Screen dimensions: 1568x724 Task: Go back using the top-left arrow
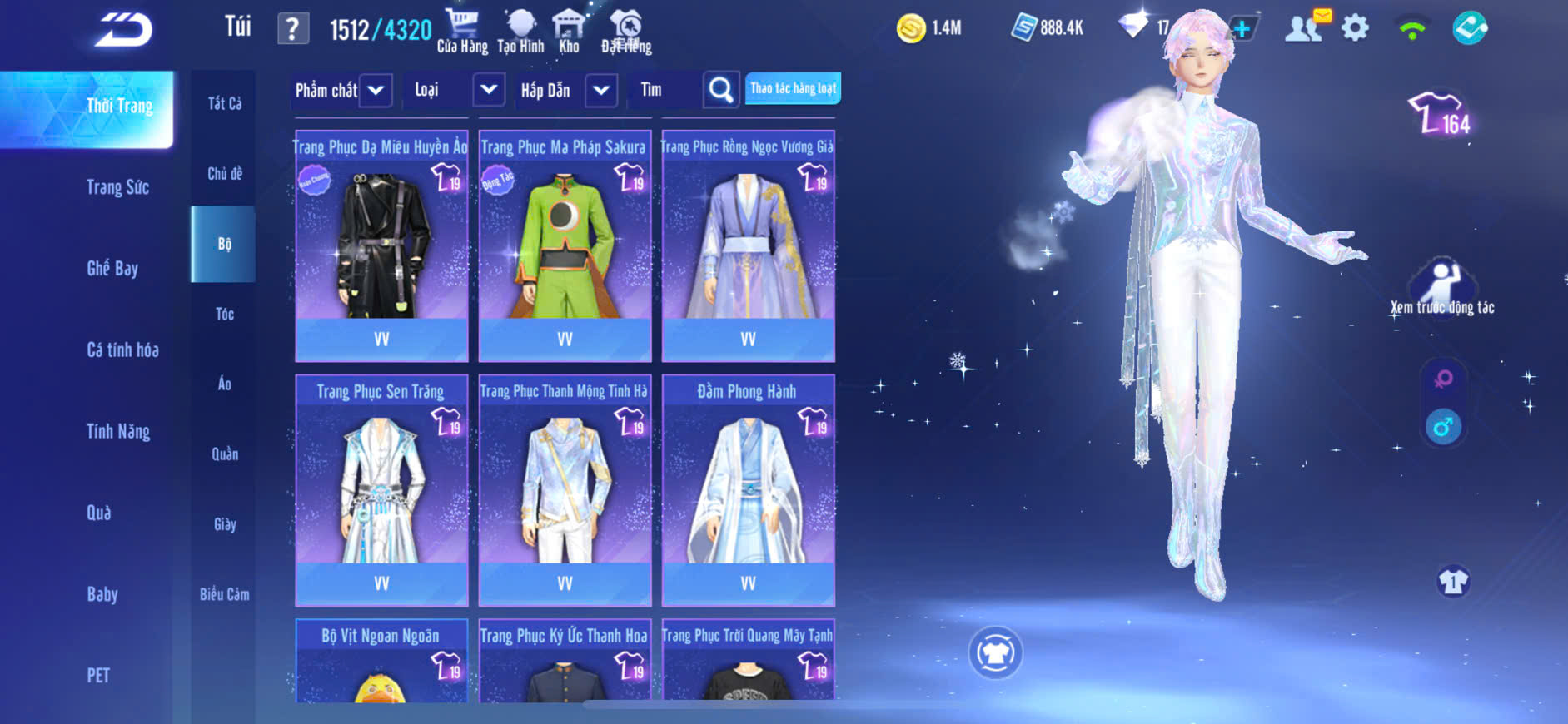point(124,30)
